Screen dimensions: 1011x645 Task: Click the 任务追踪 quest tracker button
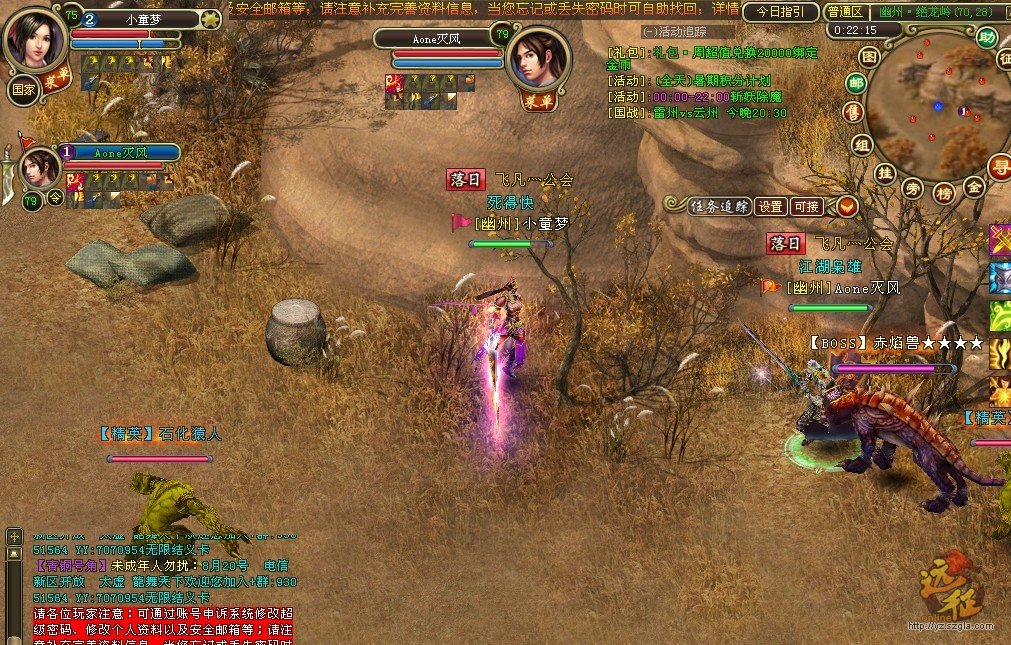[719, 207]
